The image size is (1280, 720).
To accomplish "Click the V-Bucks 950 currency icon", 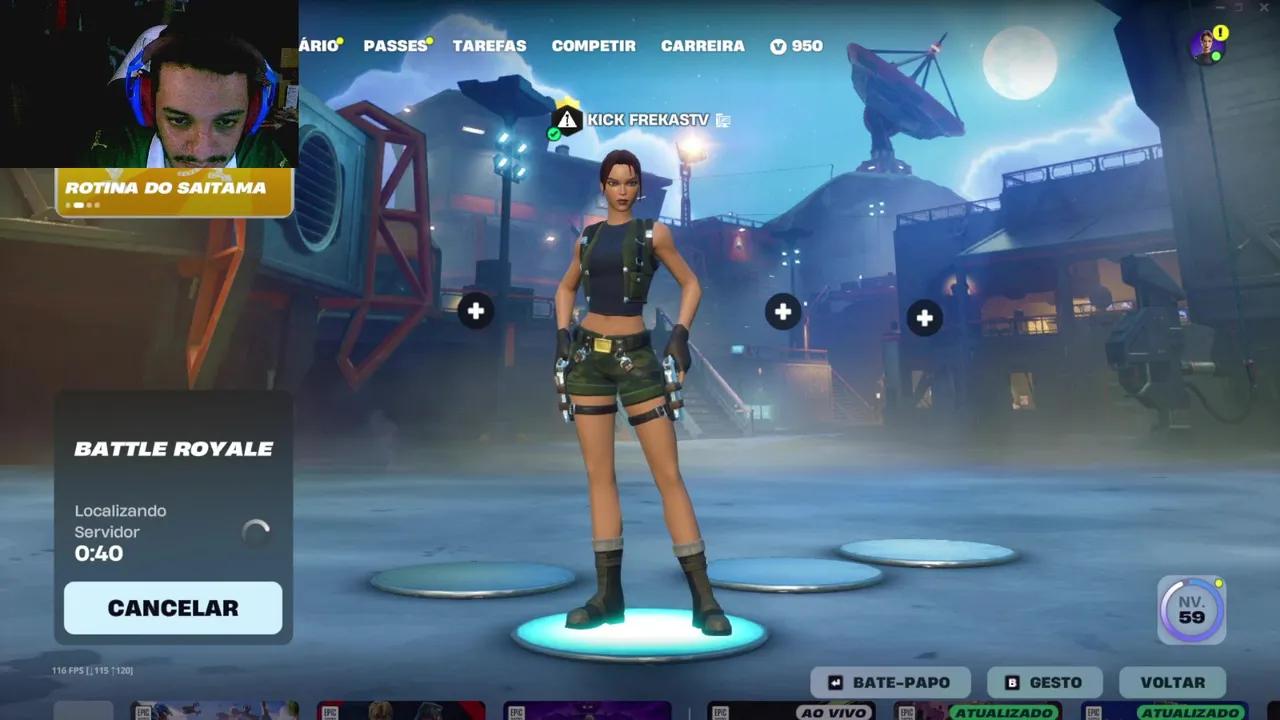I will (780, 45).
